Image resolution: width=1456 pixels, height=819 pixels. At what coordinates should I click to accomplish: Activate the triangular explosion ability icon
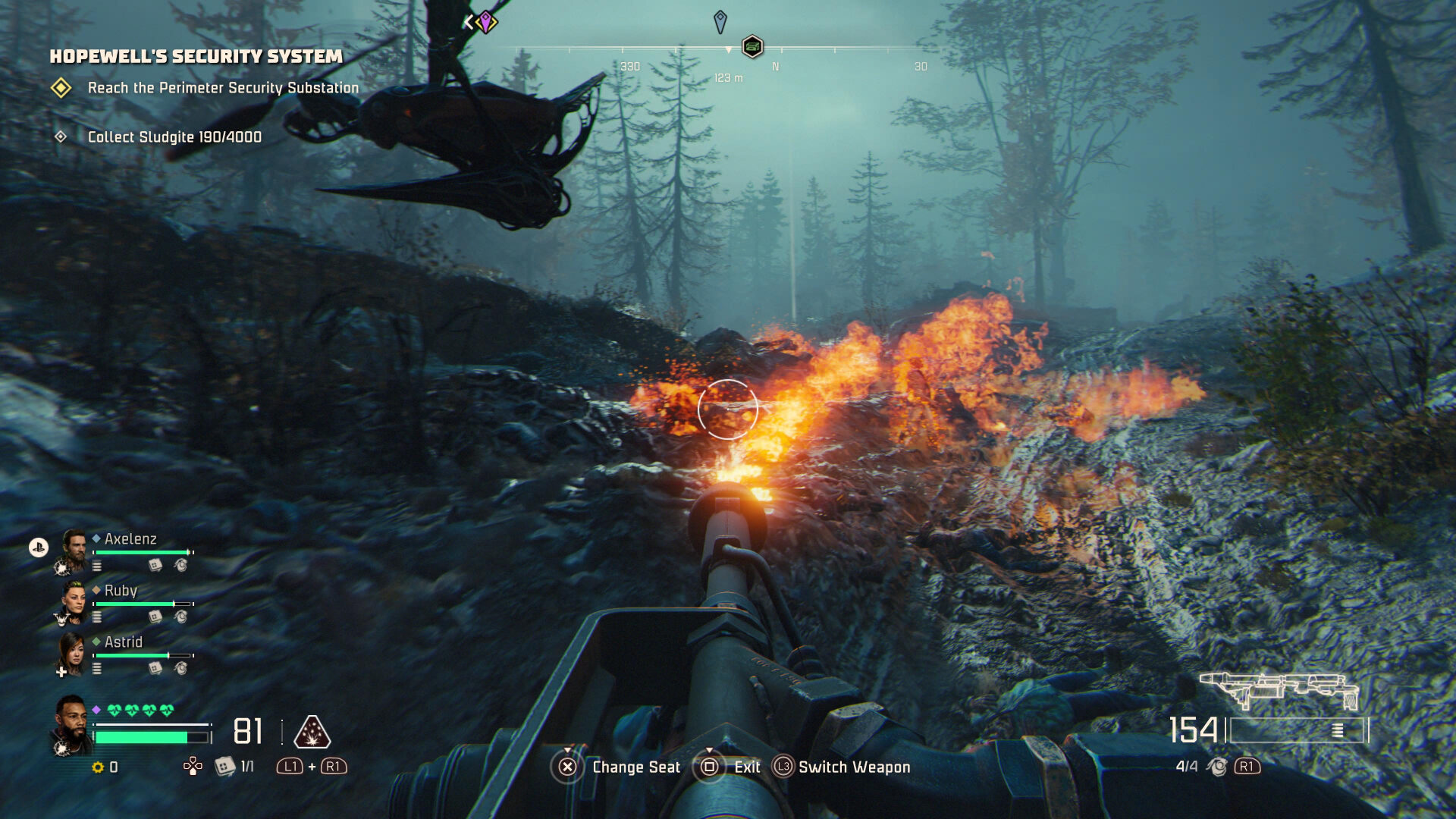[x=312, y=732]
